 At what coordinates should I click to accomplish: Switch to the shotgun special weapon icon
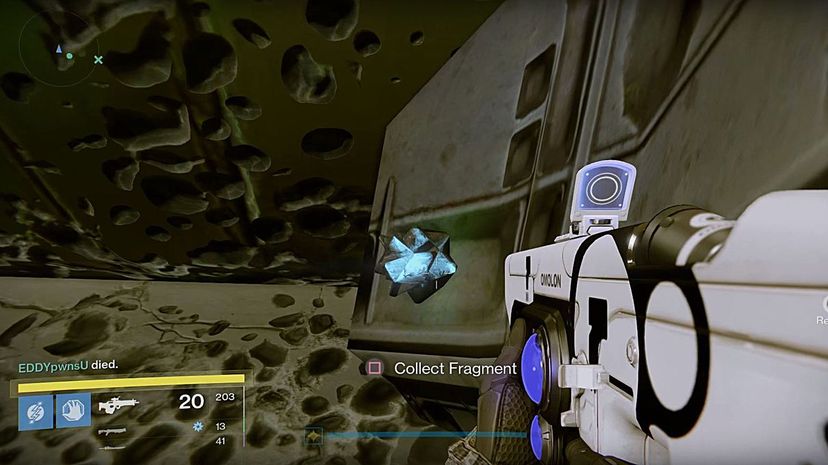112,431
